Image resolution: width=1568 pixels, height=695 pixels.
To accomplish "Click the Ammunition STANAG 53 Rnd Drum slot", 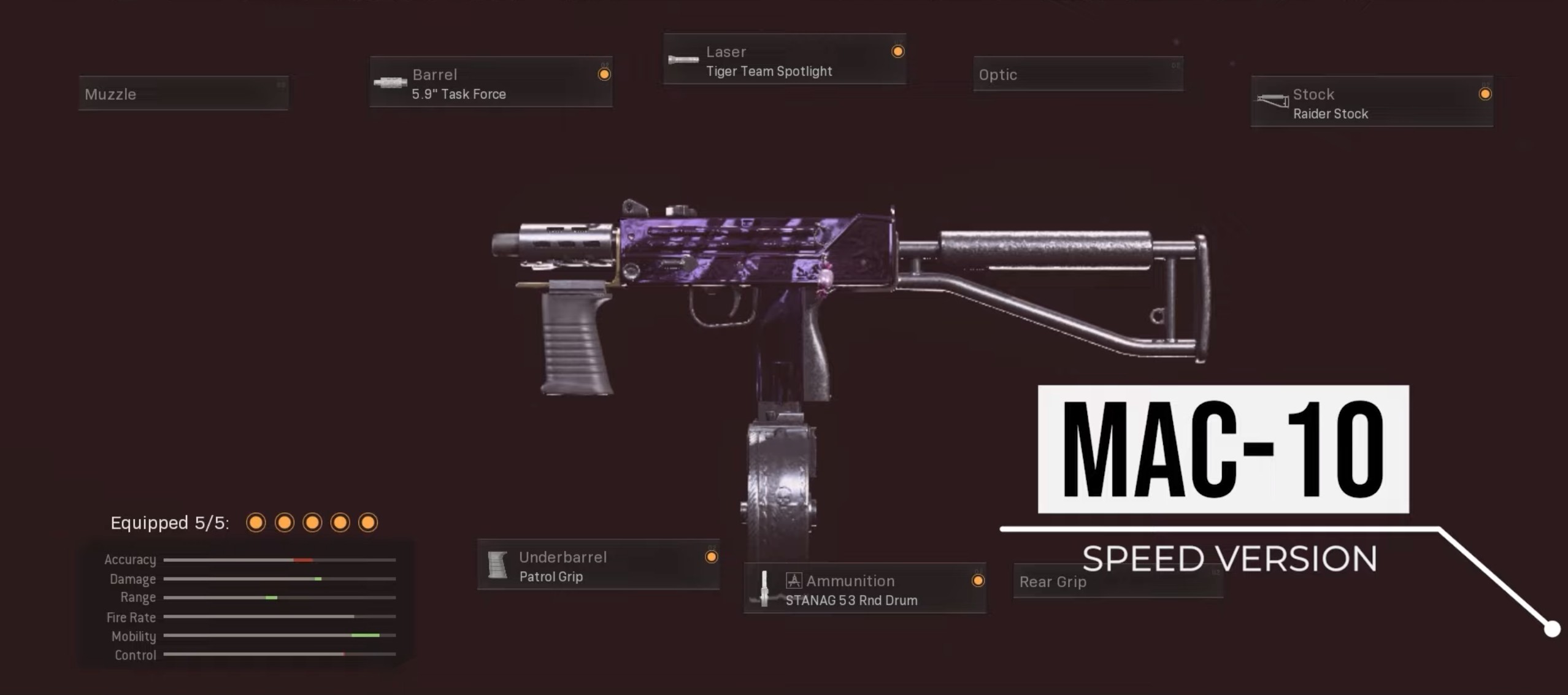I will click(x=865, y=589).
